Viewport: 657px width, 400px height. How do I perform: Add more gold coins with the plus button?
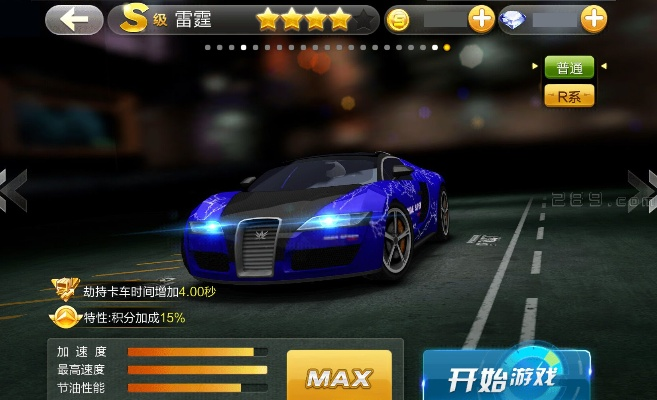pos(481,19)
